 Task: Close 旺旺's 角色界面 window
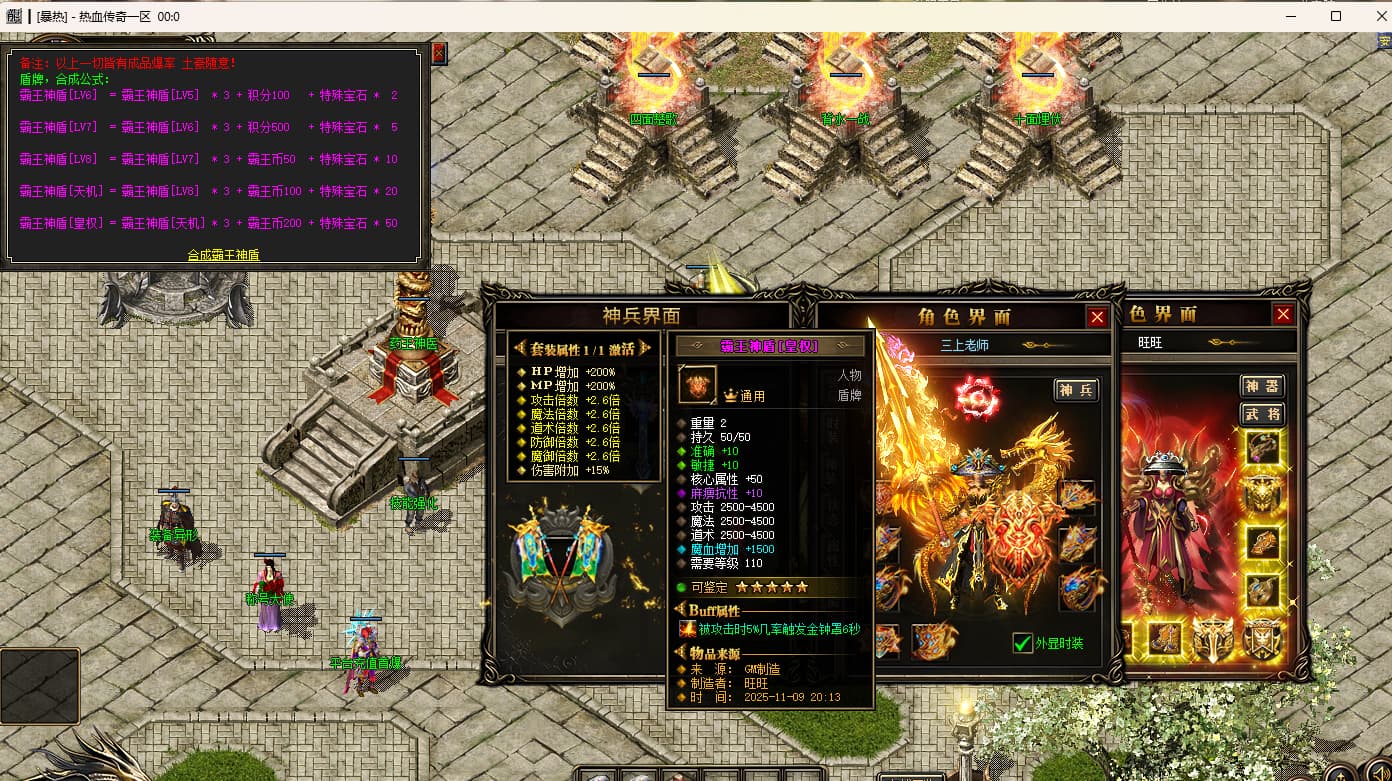coord(1283,314)
